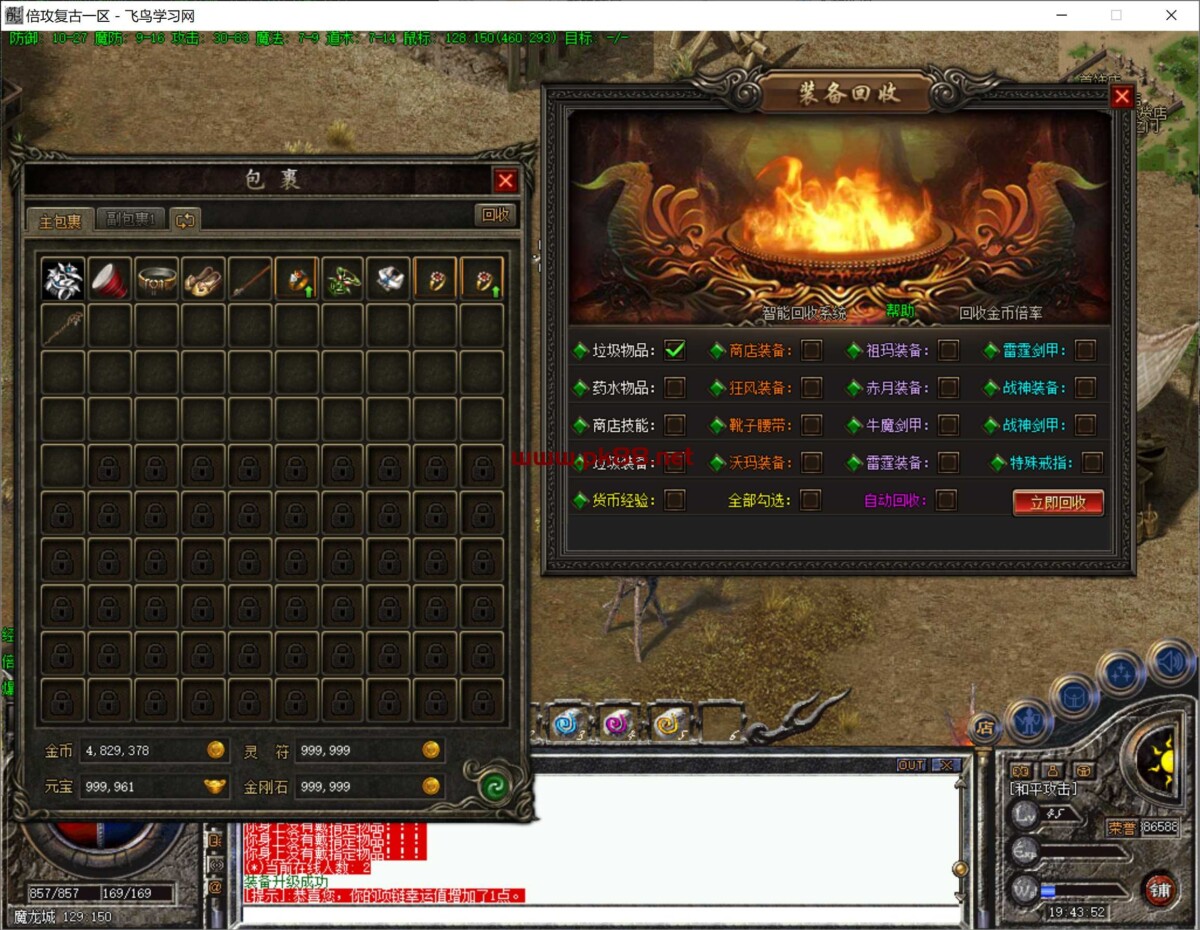Click the bag's yellow swap-arrows sort button
1200x930 pixels.
tap(185, 220)
